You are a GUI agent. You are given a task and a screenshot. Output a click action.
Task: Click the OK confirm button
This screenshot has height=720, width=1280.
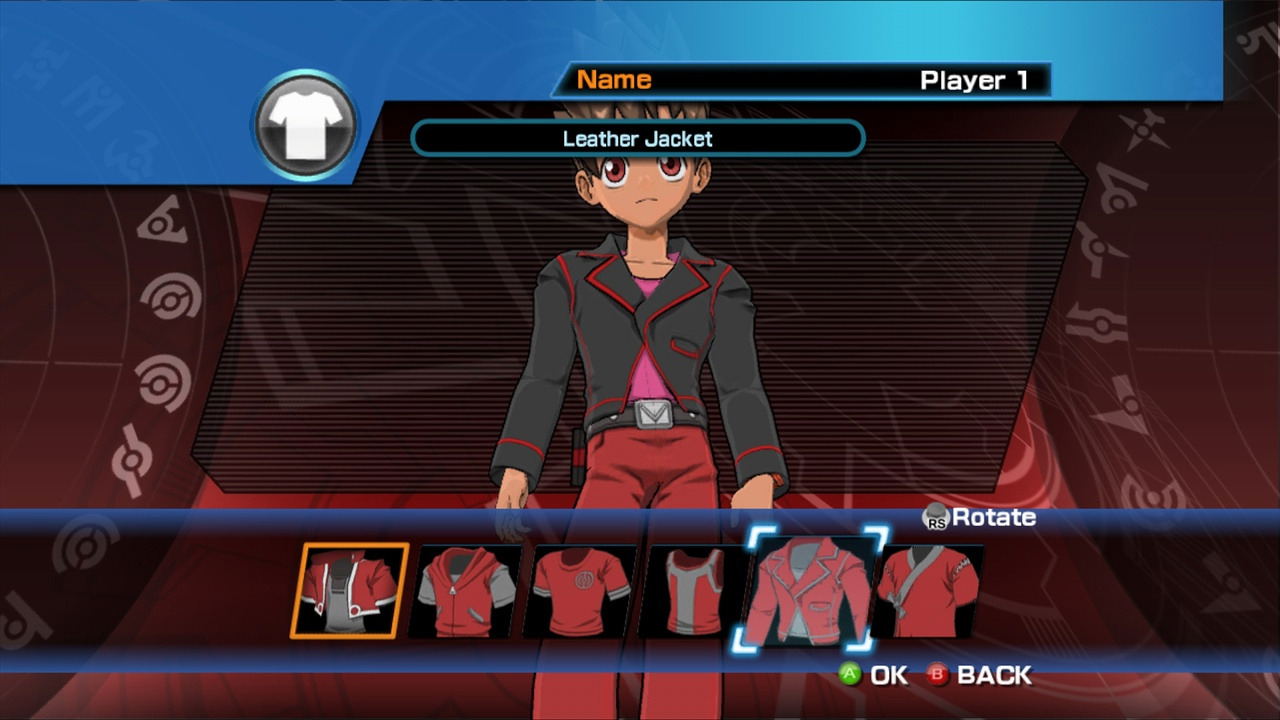coord(873,675)
